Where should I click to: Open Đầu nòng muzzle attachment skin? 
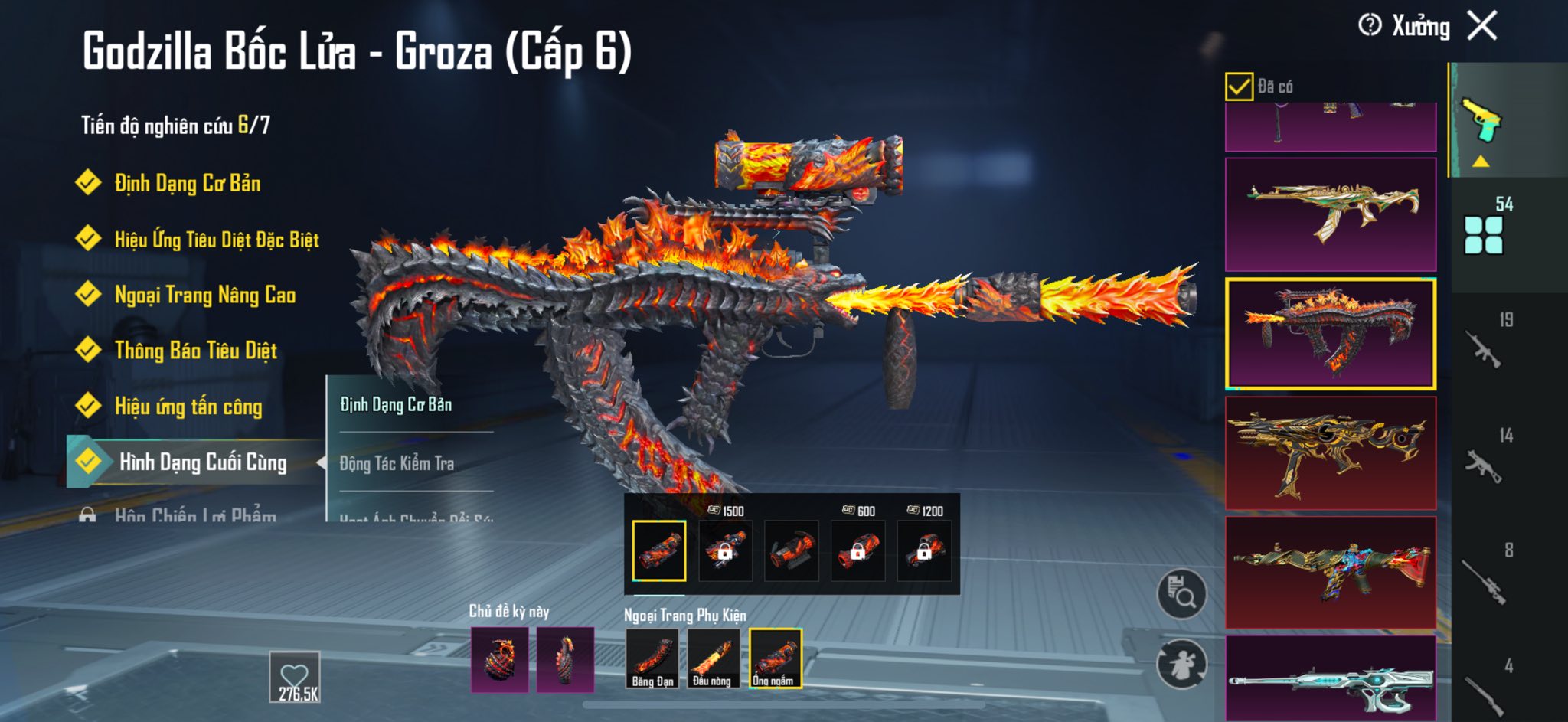tap(713, 658)
